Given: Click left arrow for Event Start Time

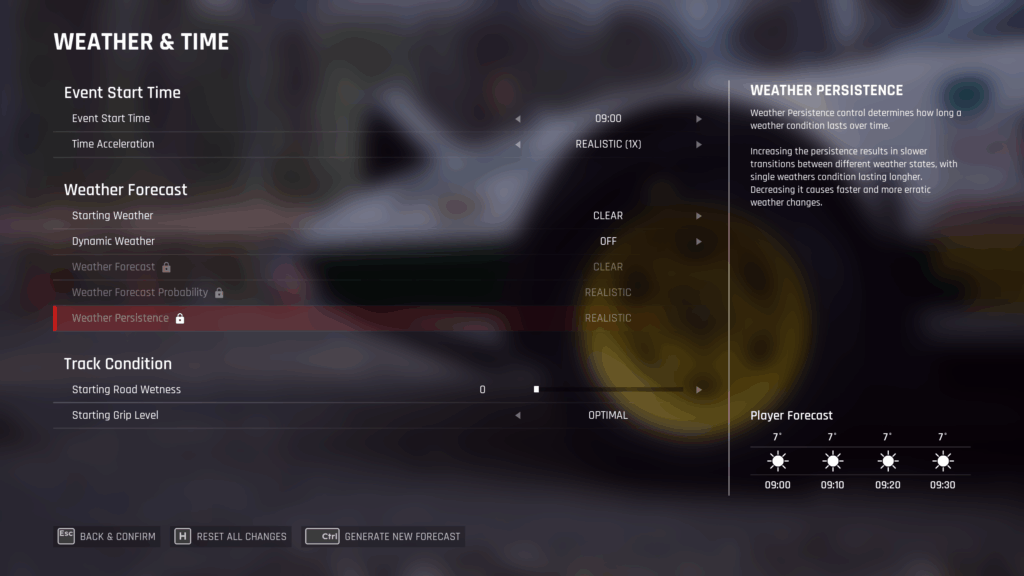Looking at the screenshot, I should point(518,119).
